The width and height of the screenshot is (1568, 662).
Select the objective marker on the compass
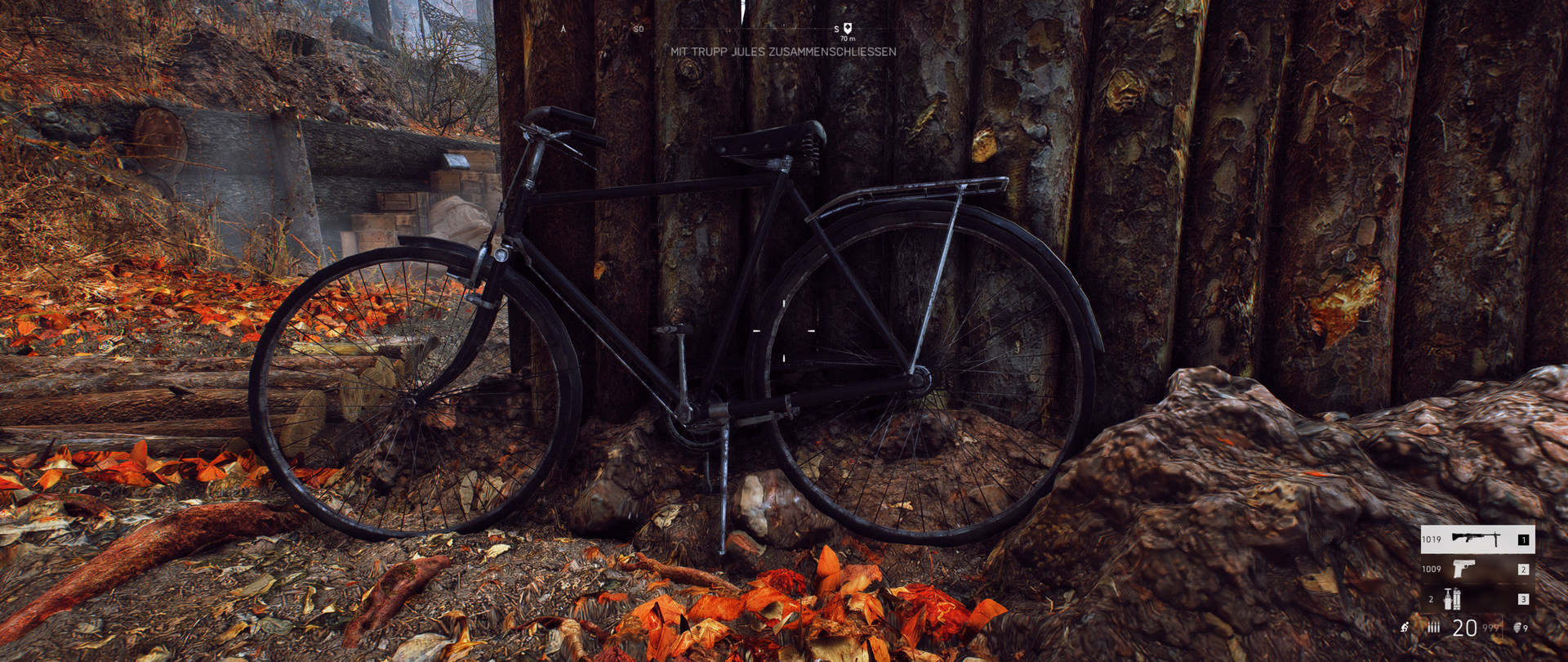848,29
